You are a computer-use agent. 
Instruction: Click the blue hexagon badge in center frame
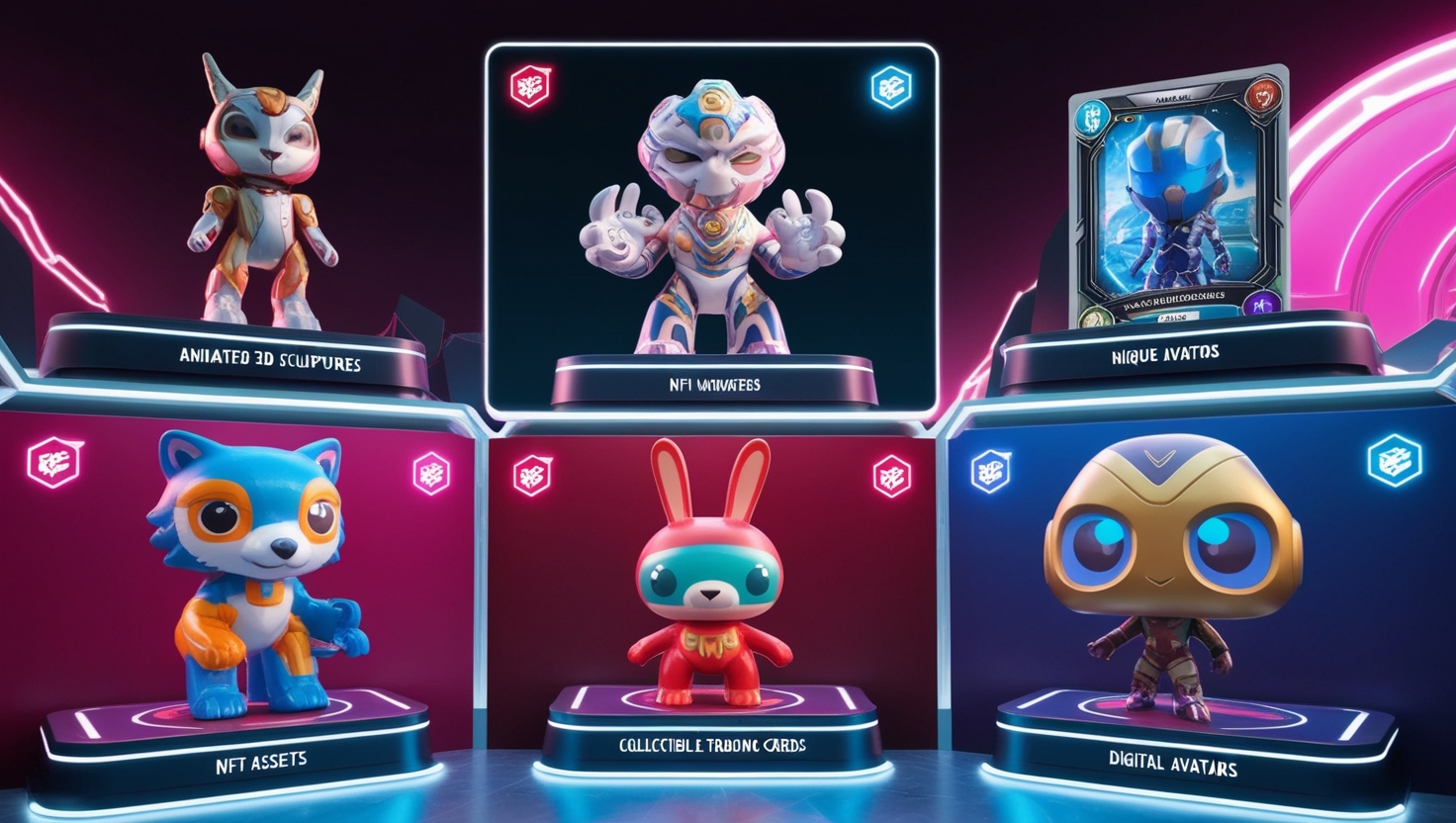click(890, 87)
